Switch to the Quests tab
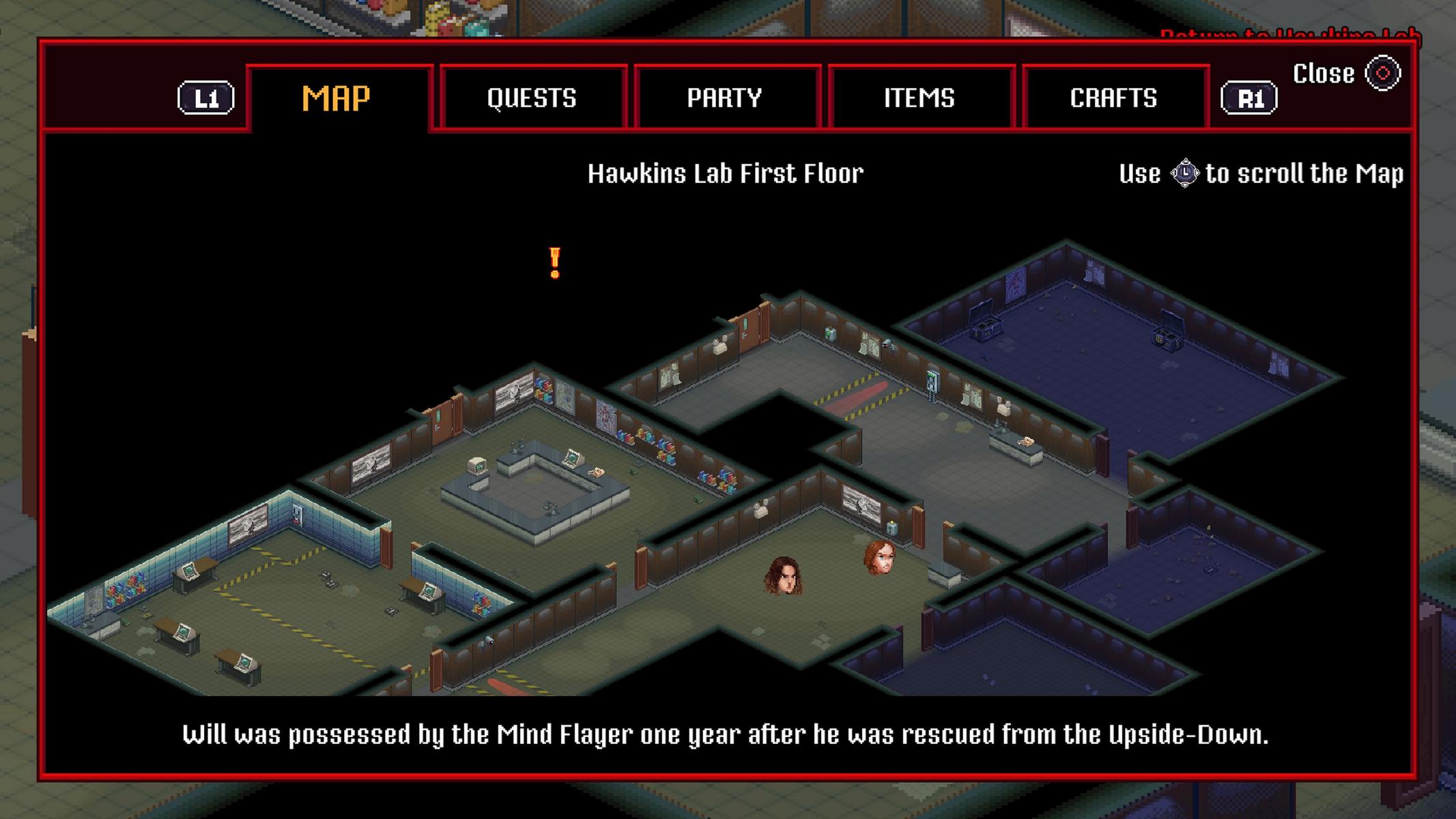This screenshot has height=819, width=1456. pos(532,98)
